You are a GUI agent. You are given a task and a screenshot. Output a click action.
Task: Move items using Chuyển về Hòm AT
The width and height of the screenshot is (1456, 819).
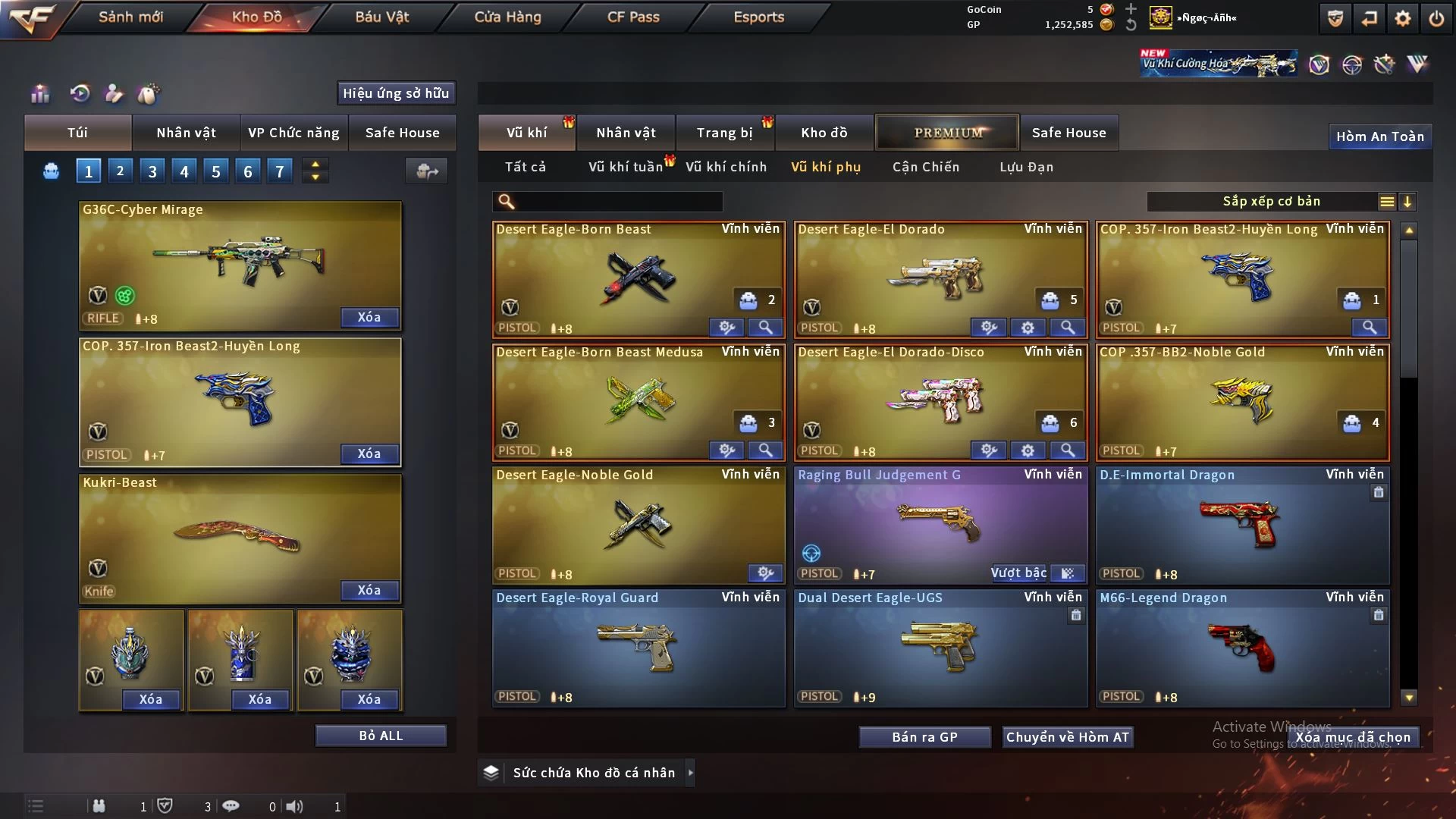(1067, 737)
